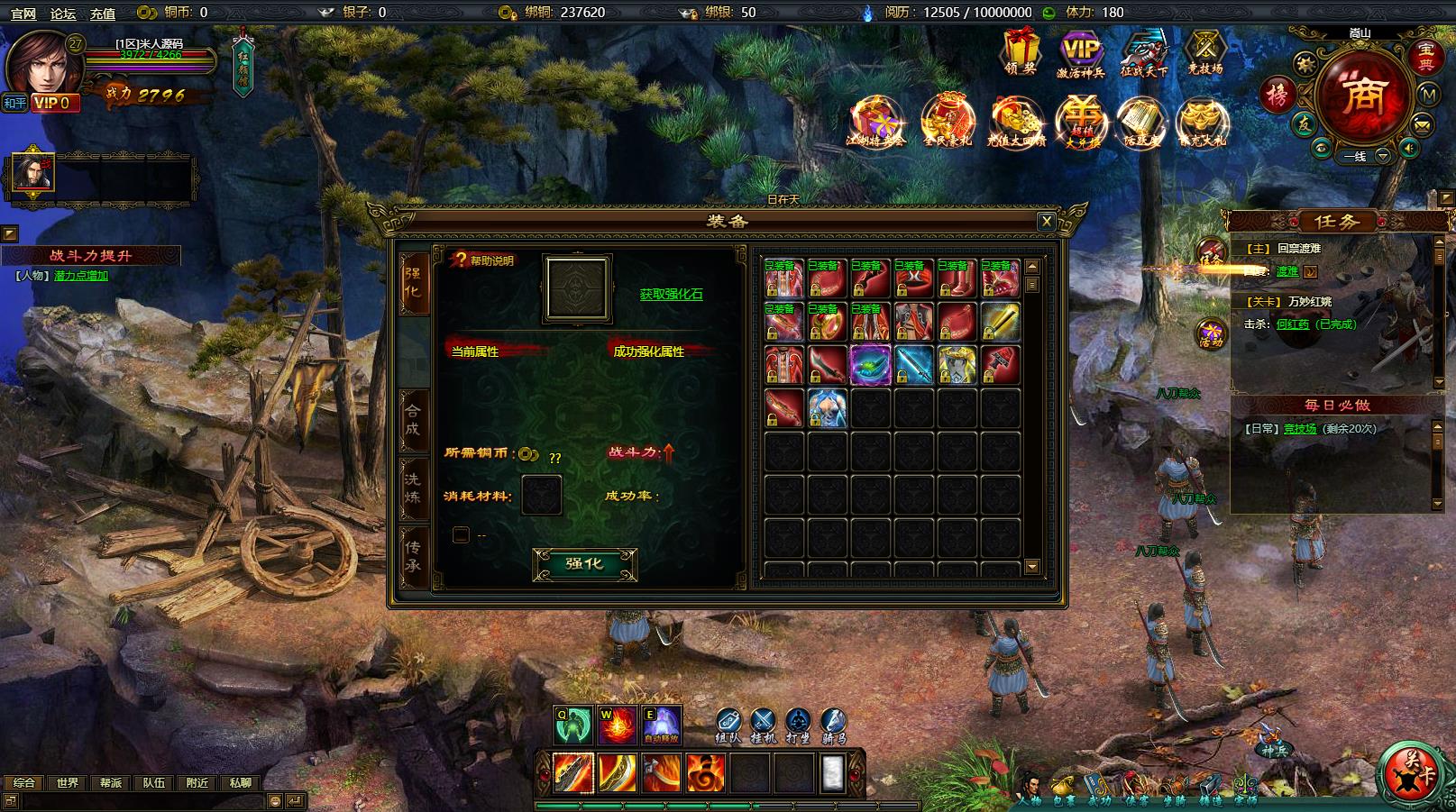Open the 充值 recharge link
This screenshot has width=1456, height=812.
click(103, 13)
